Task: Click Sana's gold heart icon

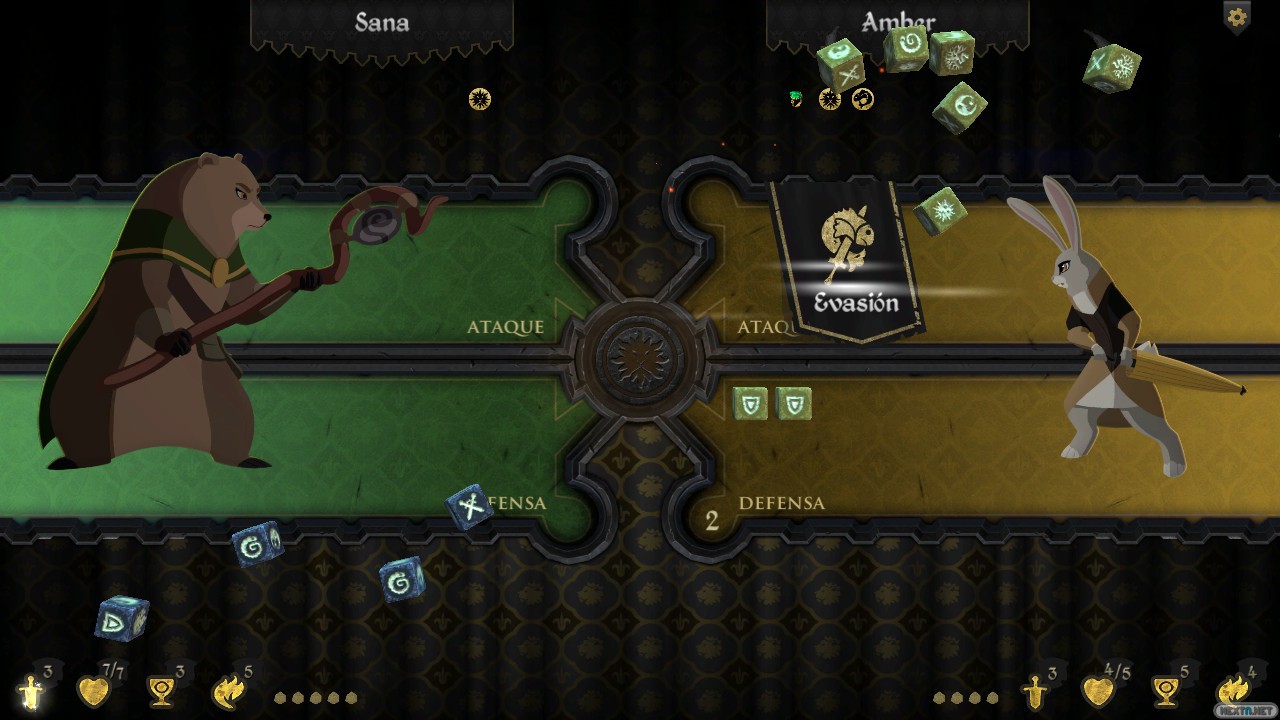Action: tap(93, 690)
